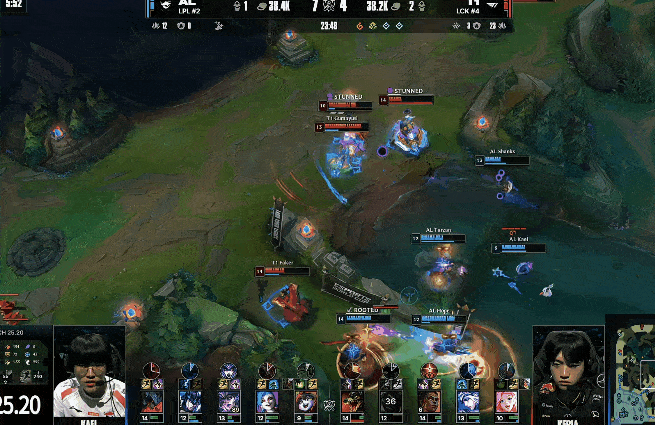Image resolution: width=655 pixels, height=425 pixels.
Task: Select the dead champion portrait showing 36
Action: 391,402
